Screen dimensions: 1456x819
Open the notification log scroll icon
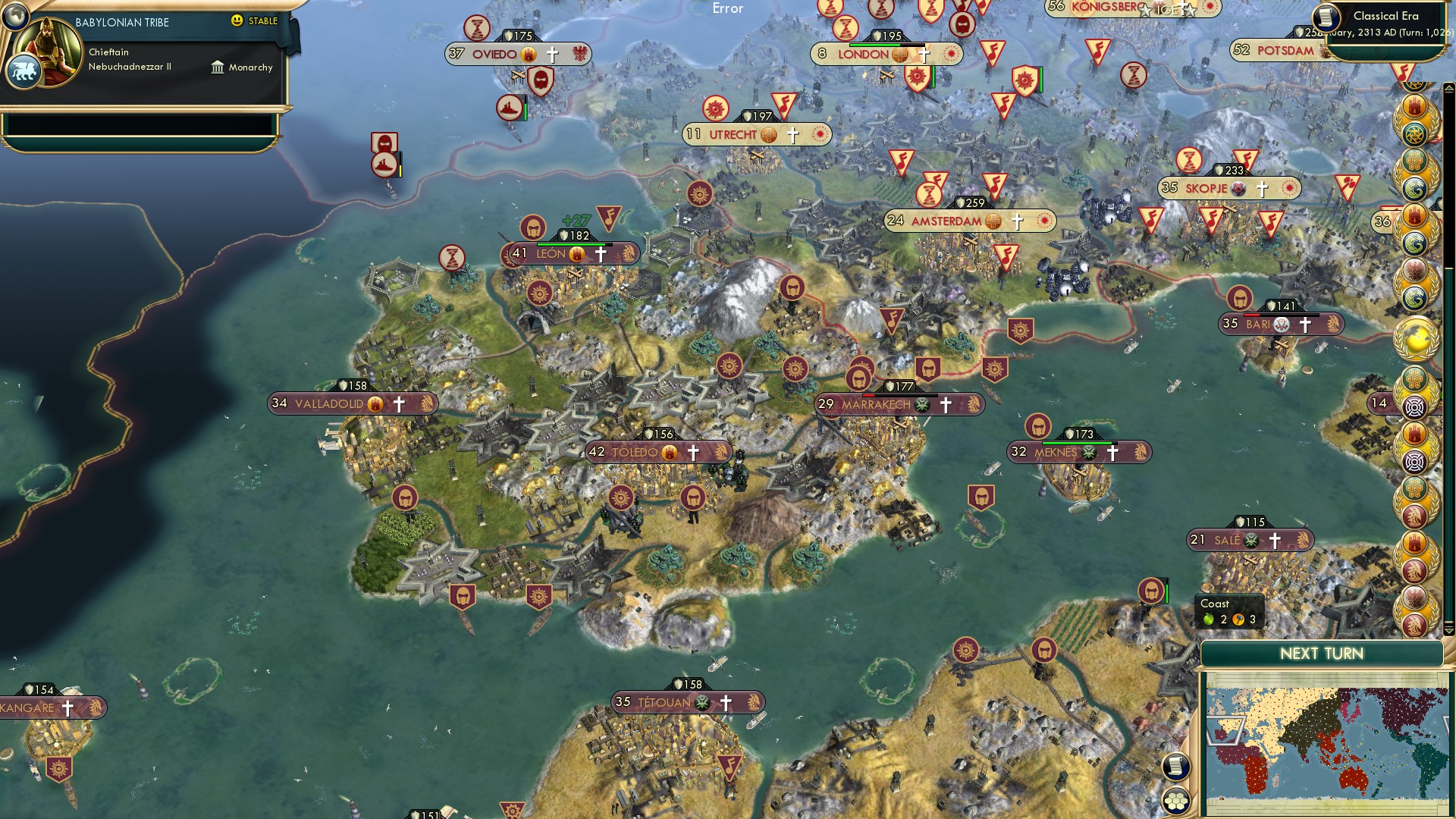(1176, 767)
